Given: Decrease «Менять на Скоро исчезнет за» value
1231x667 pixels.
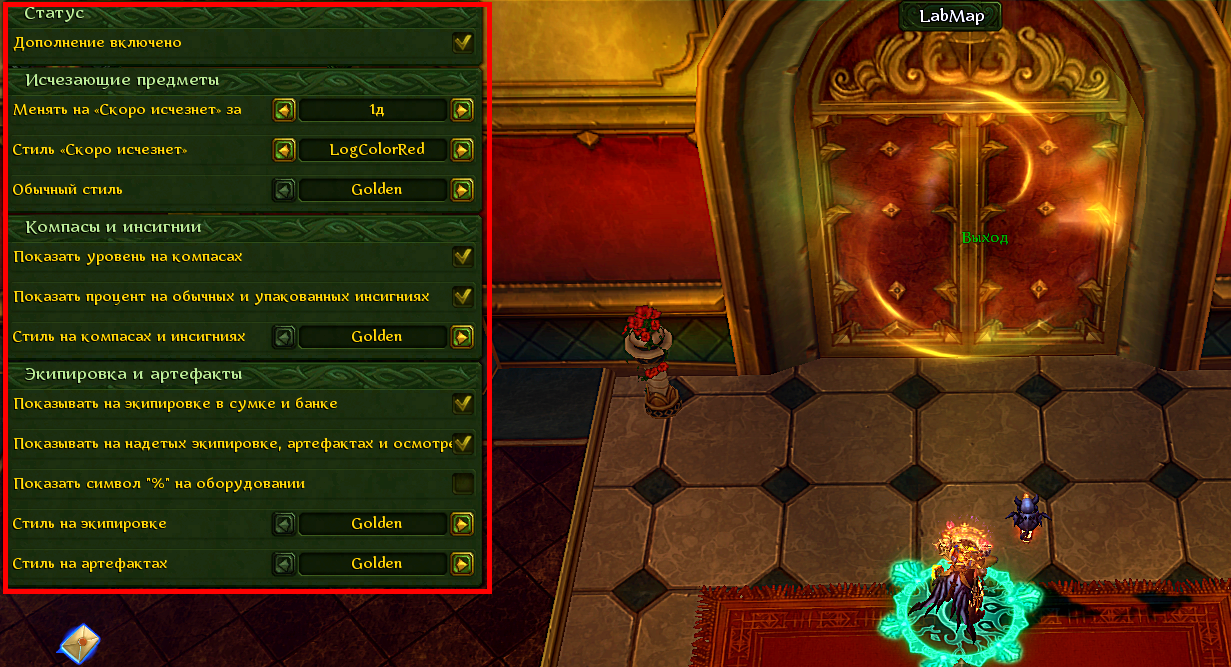Looking at the screenshot, I should (x=284, y=109).
